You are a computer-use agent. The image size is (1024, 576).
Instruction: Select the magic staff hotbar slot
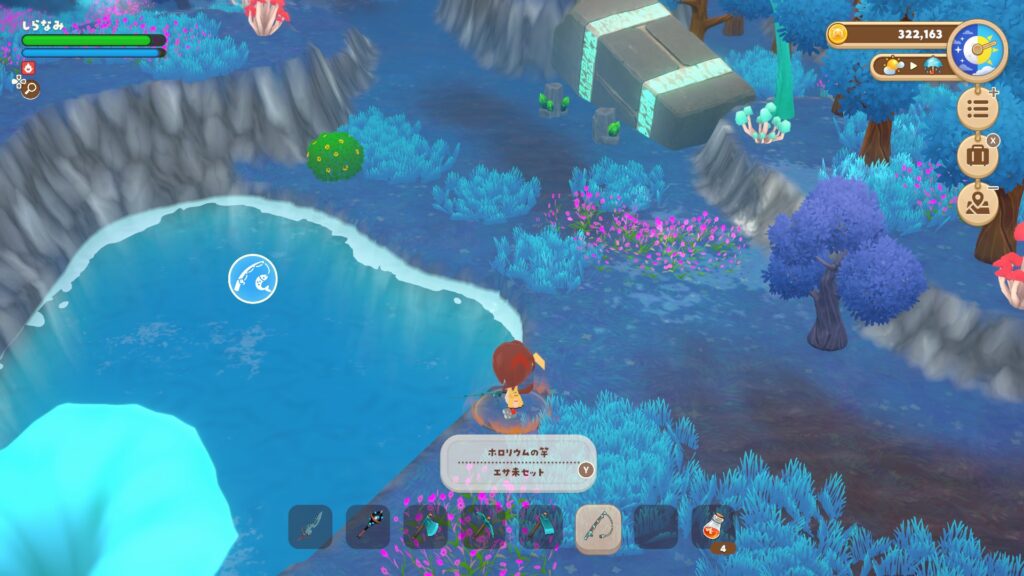pos(368,526)
